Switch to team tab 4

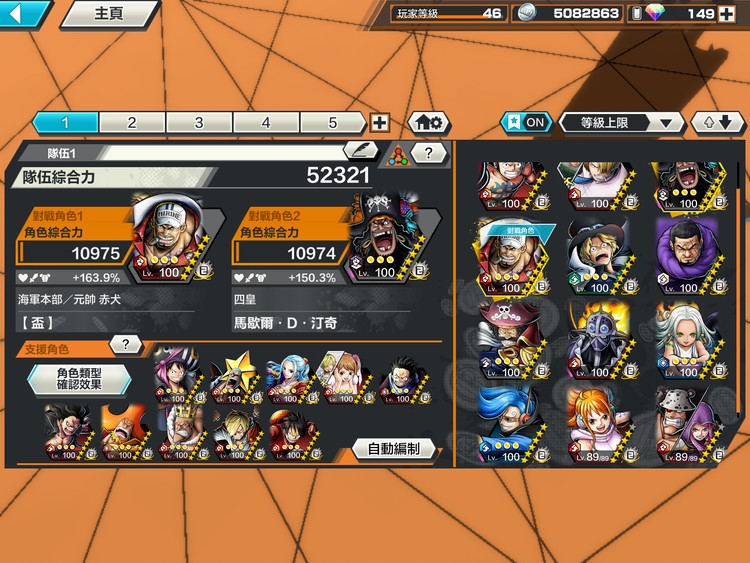pyautogui.click(x=266, y=122)
